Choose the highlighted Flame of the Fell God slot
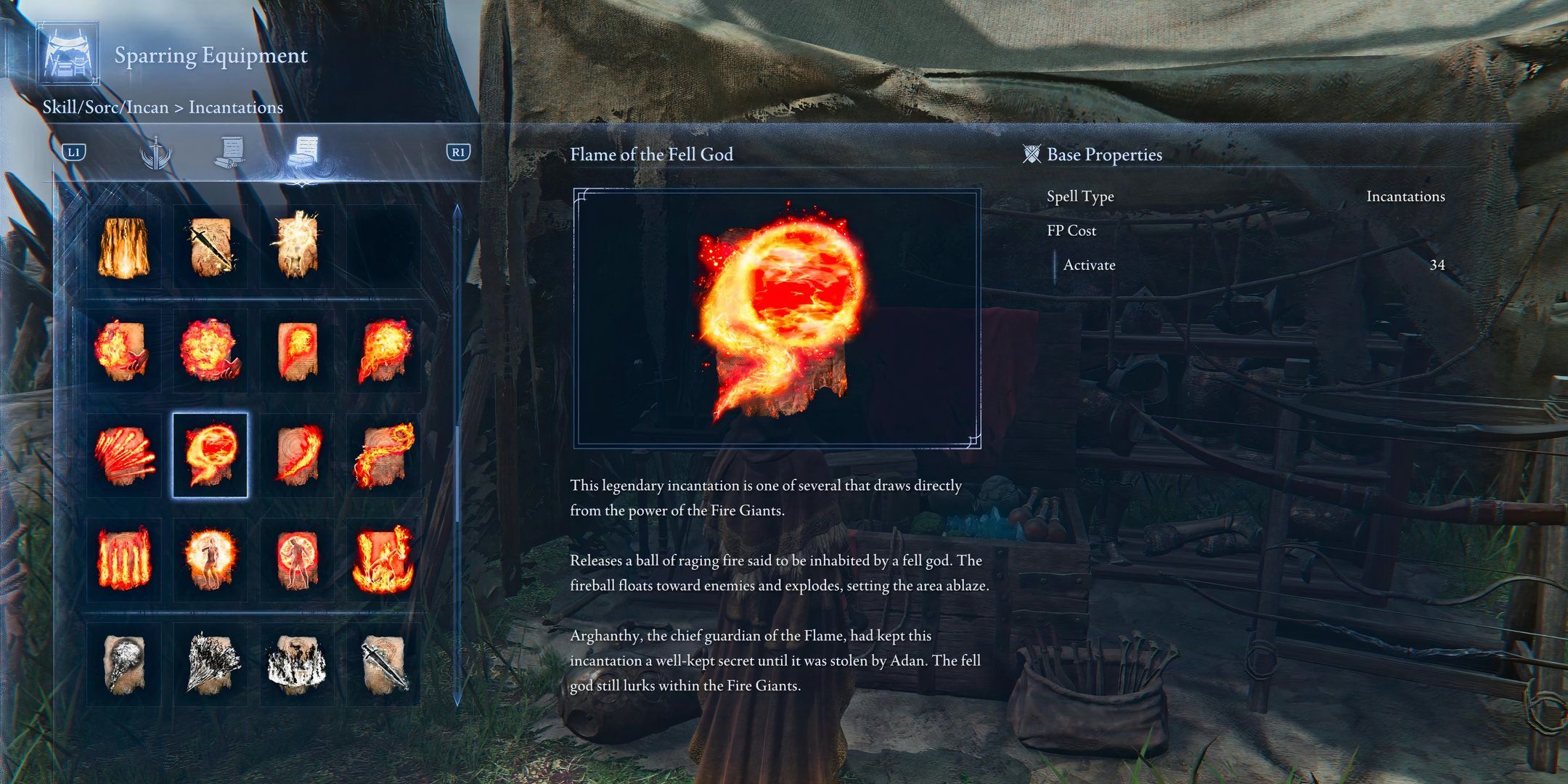1568x784 pixels. 210,455
